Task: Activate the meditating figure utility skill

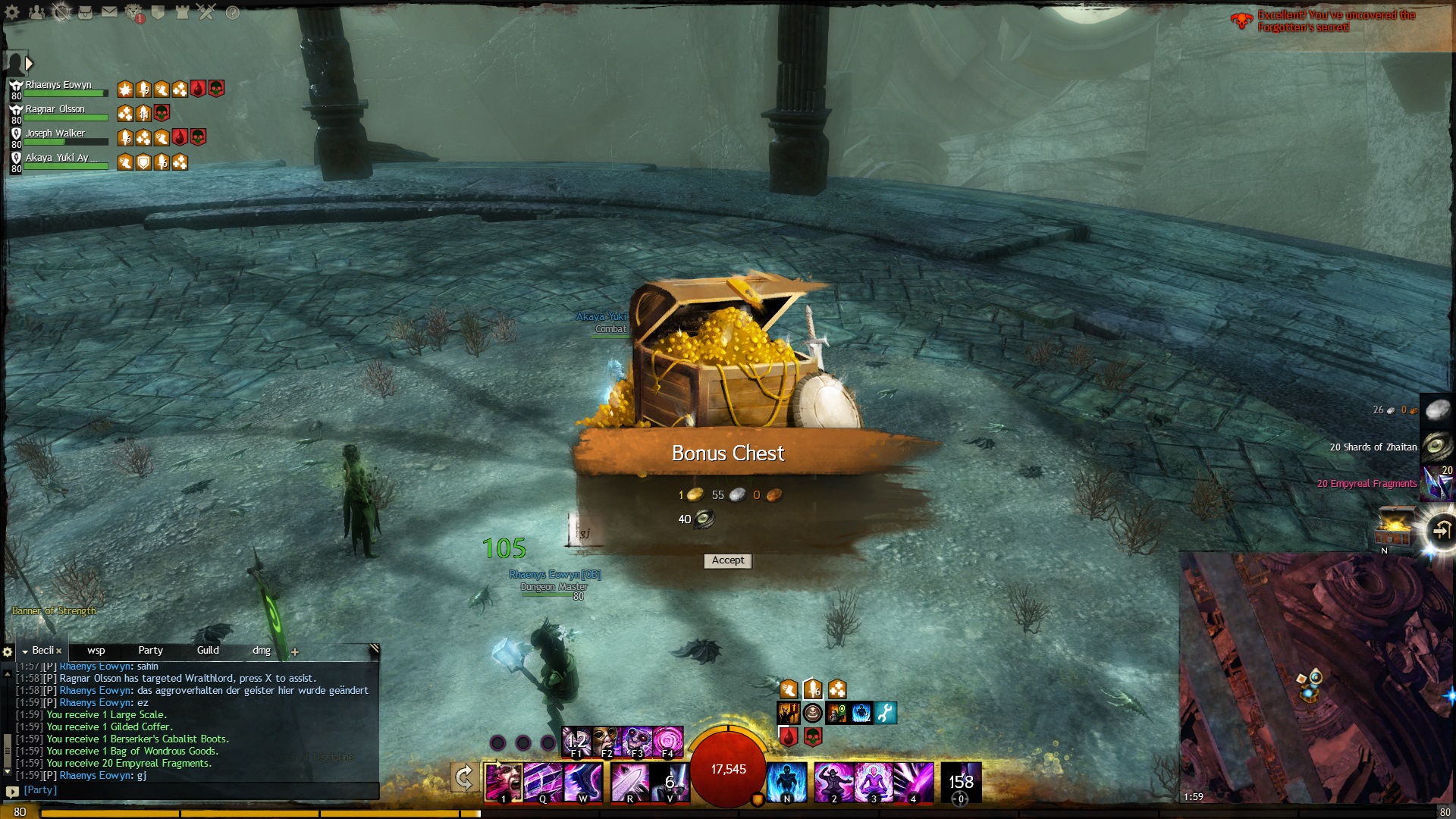Action: (x=874, y=781)
